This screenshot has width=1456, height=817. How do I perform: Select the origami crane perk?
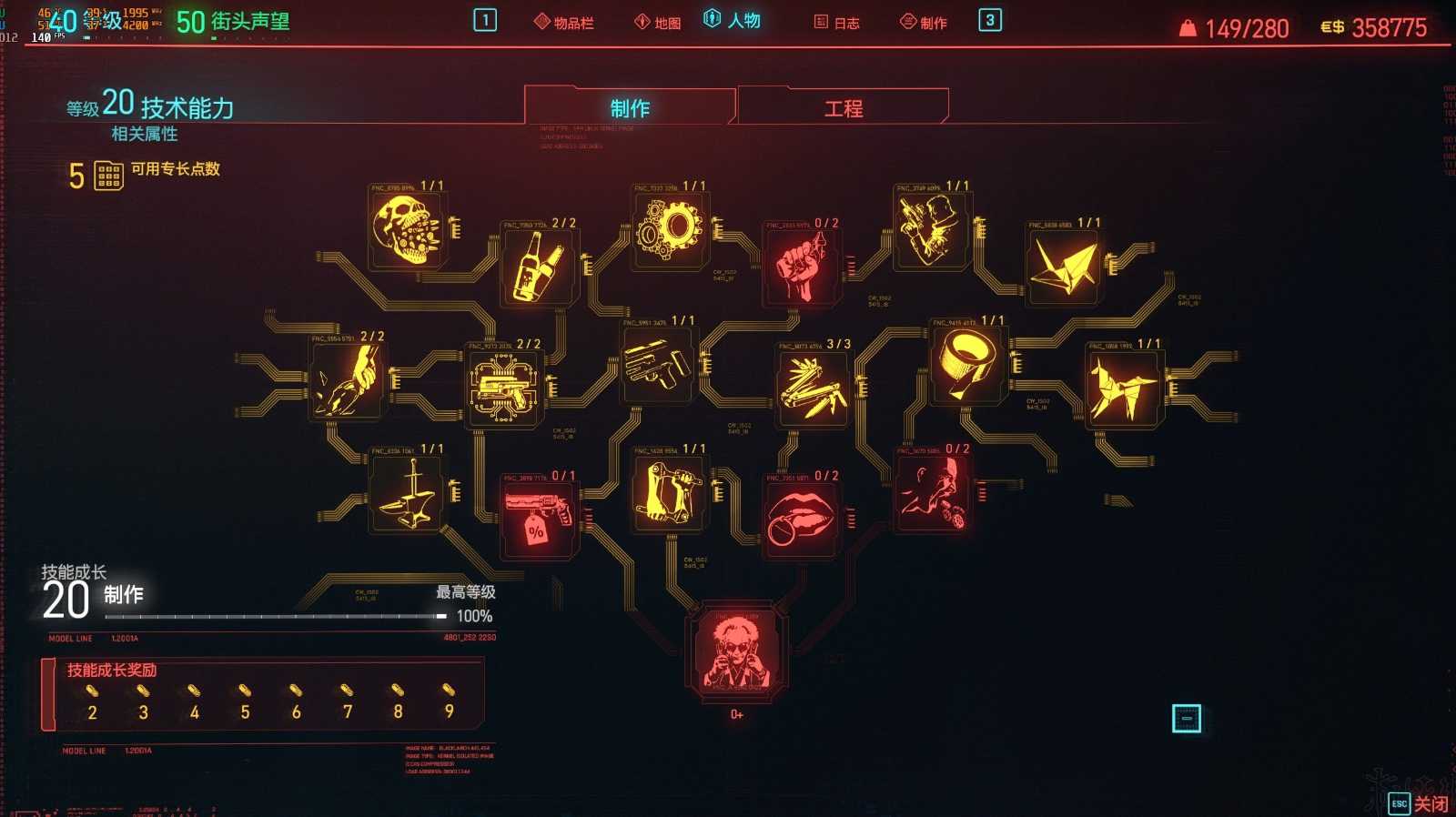pyautogui.click(x=1065, y=262)
